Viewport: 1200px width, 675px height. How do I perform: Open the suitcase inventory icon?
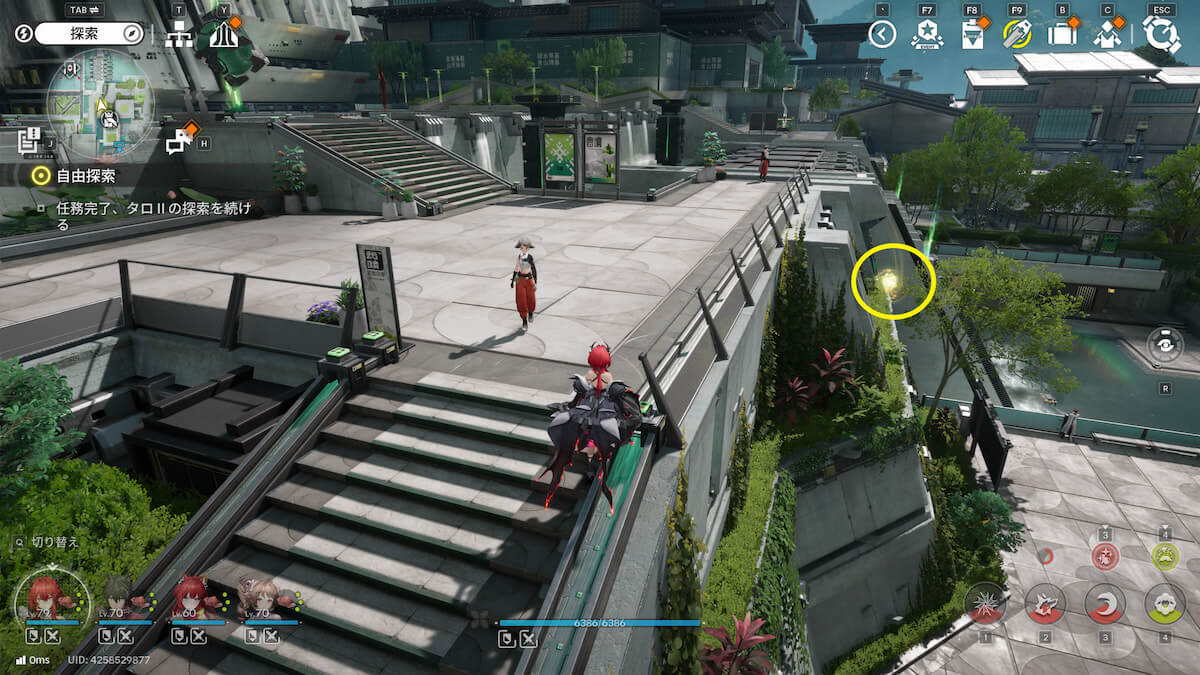[1062, 35]
